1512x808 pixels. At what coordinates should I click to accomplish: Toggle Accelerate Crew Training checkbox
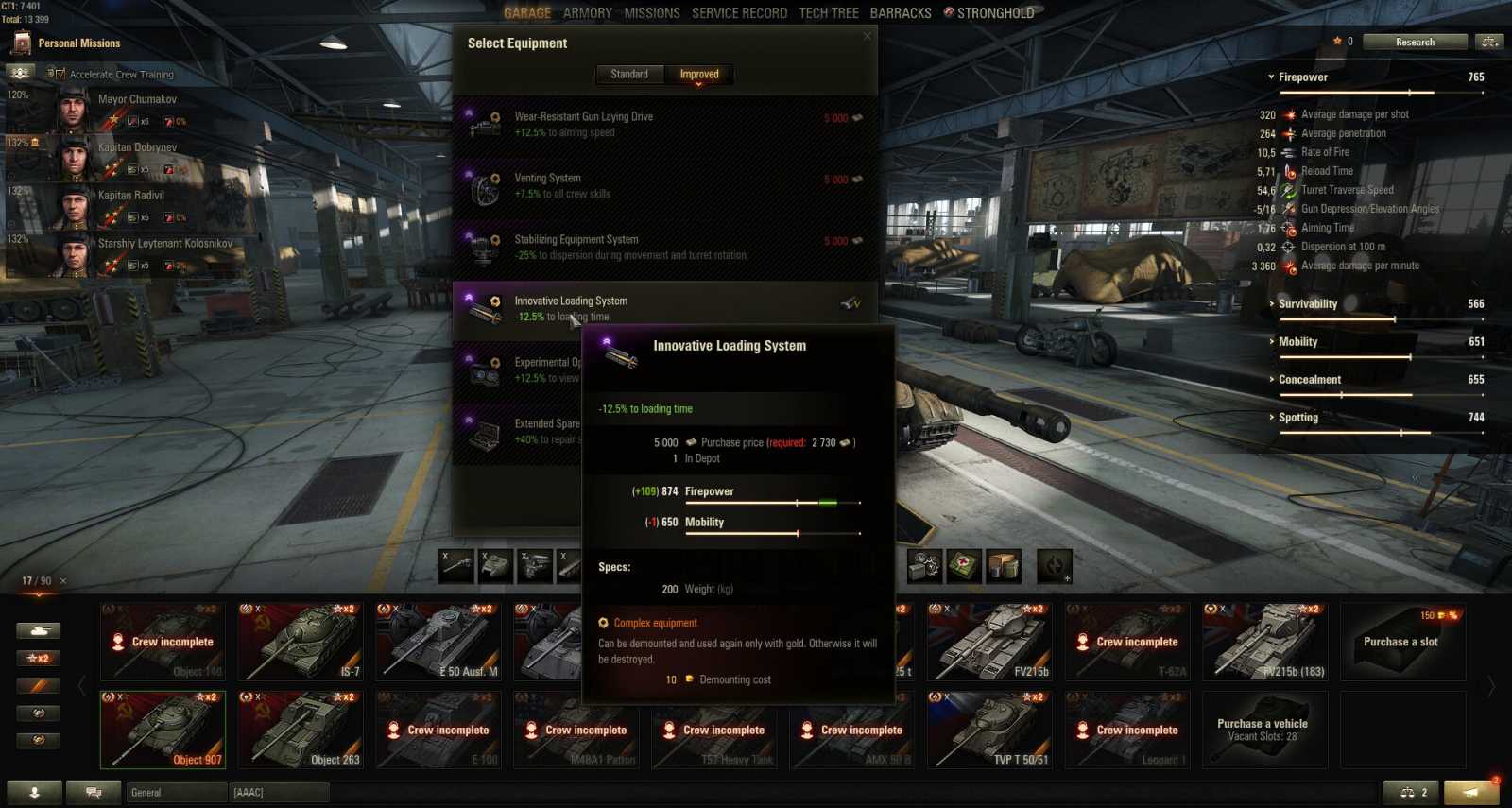(57, 74)
